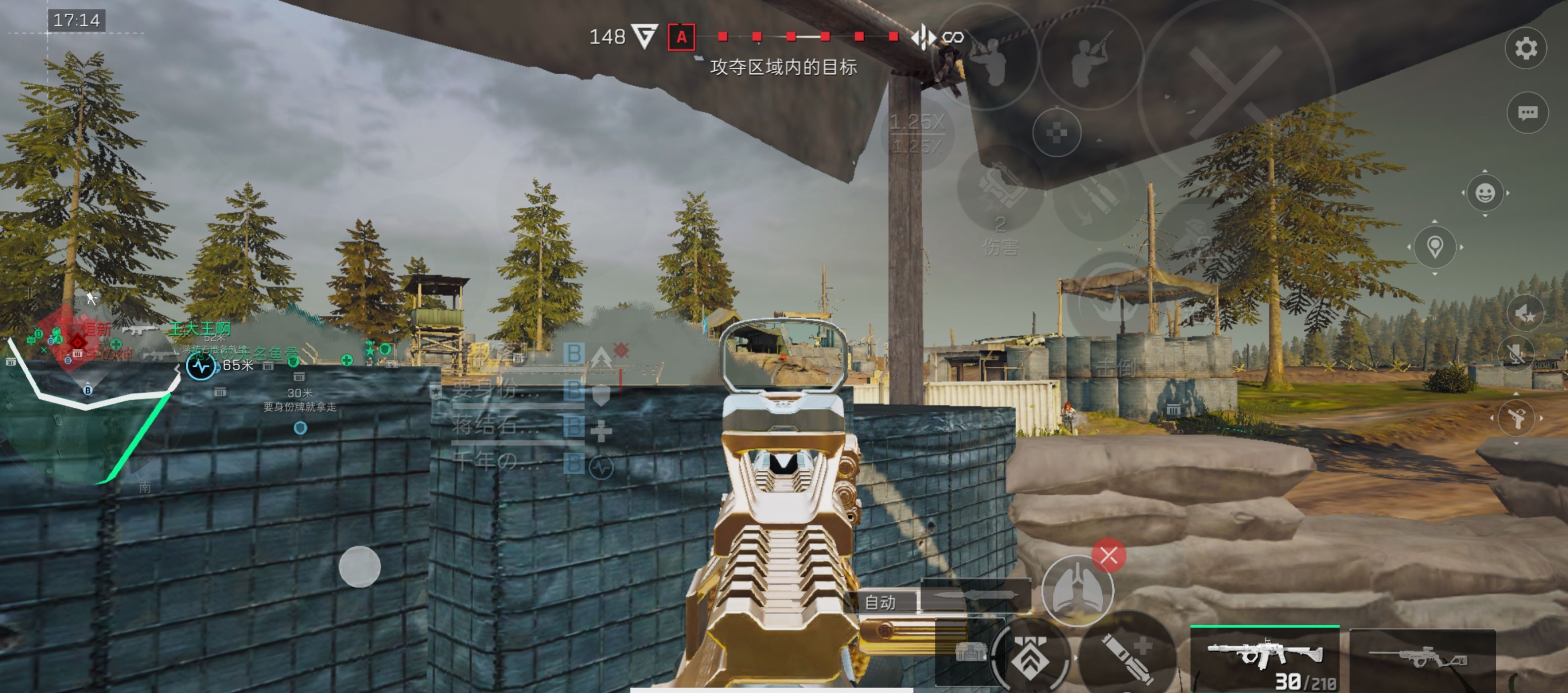Tap the red X cancel button

pos(1108,555)
